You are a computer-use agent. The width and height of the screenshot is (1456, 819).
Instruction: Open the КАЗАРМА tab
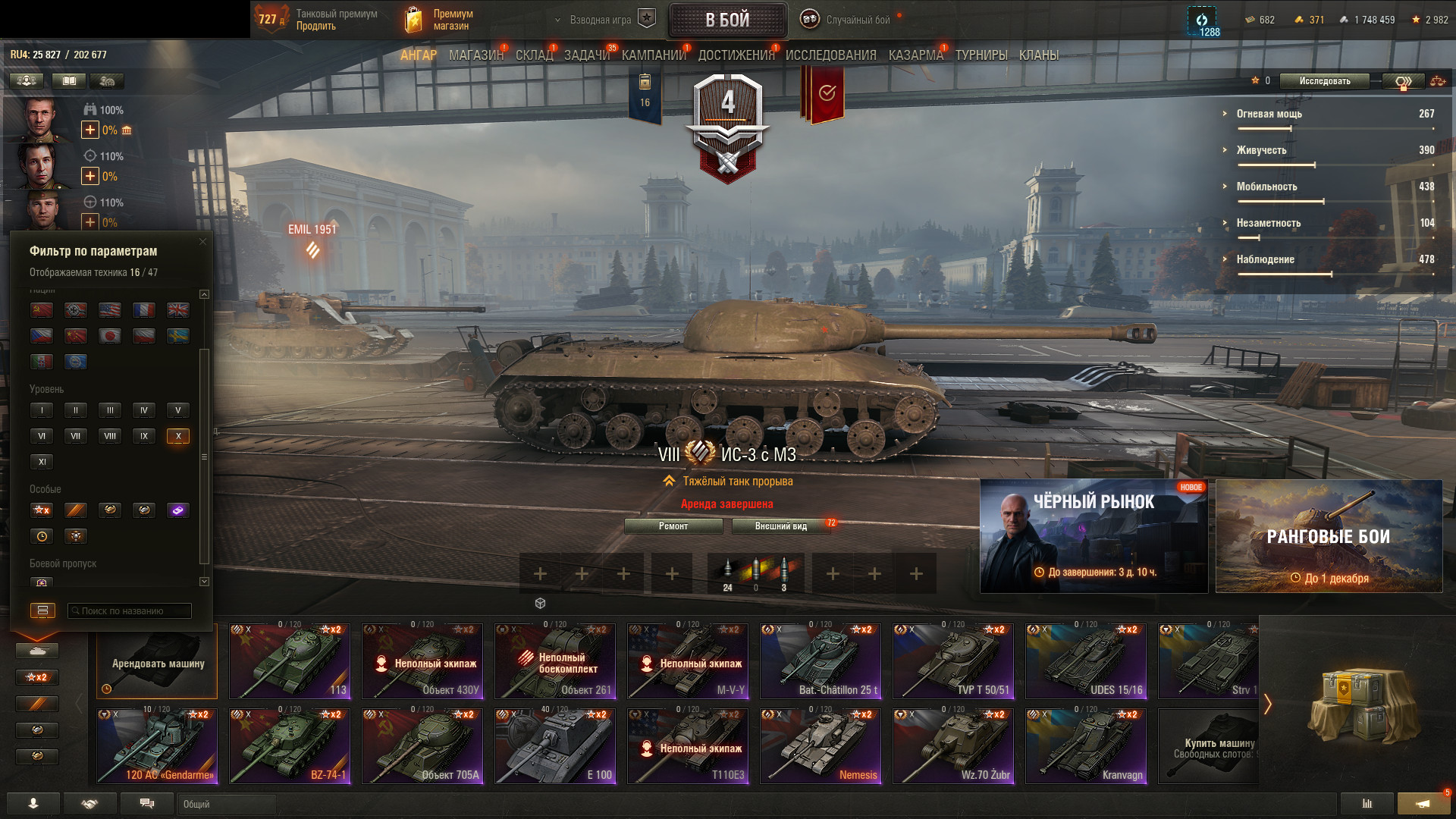(915, 55)
